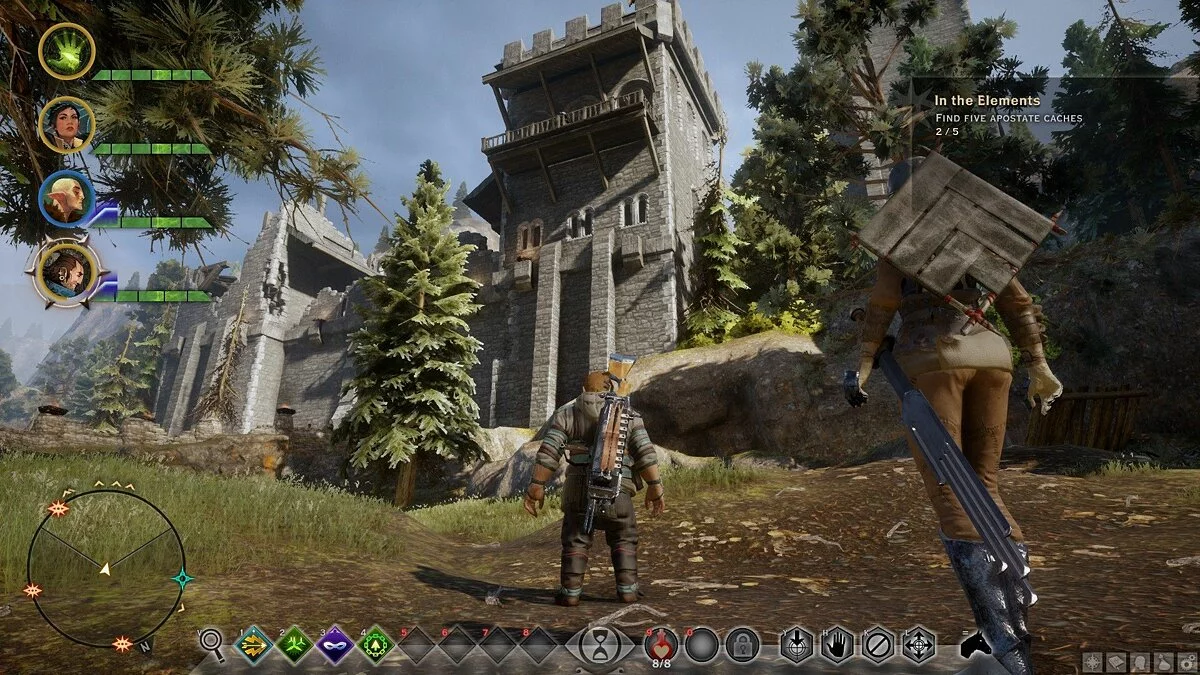Summon the mount with the horse icon

tap(975, 645)
